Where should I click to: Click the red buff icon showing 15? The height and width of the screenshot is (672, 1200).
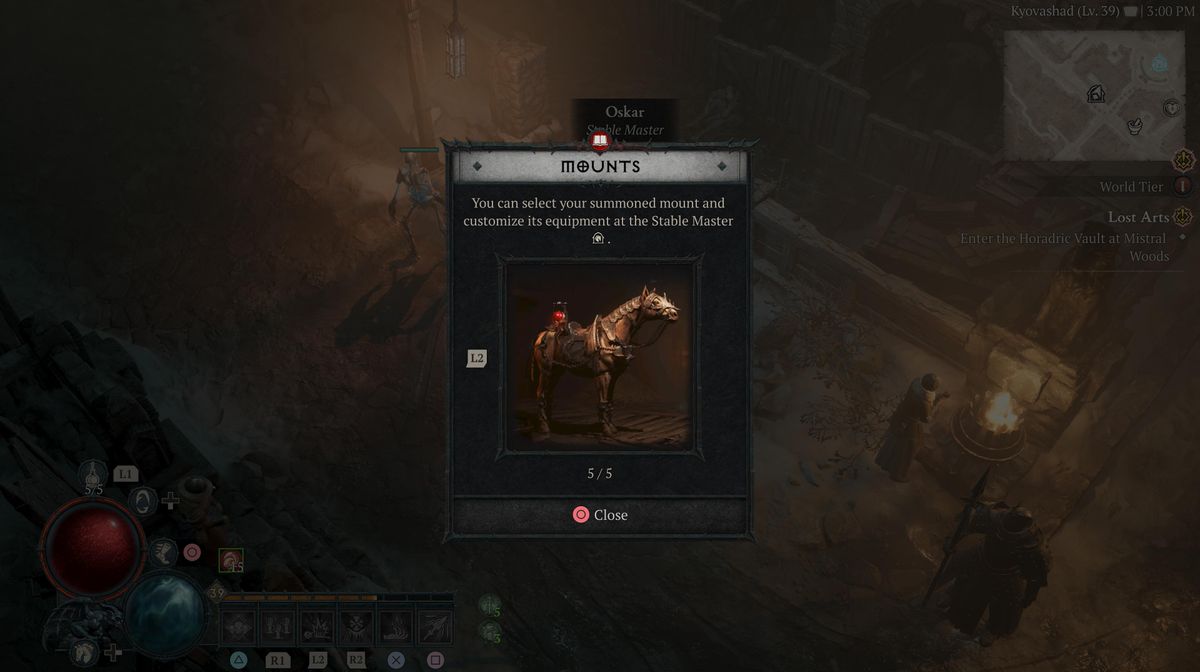(231, 561)
